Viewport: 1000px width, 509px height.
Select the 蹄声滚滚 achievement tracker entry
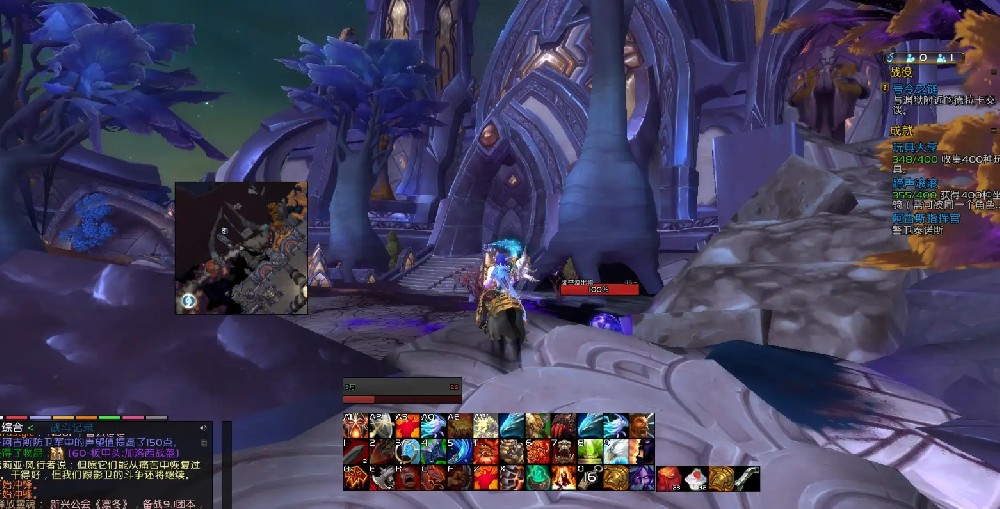916,184
